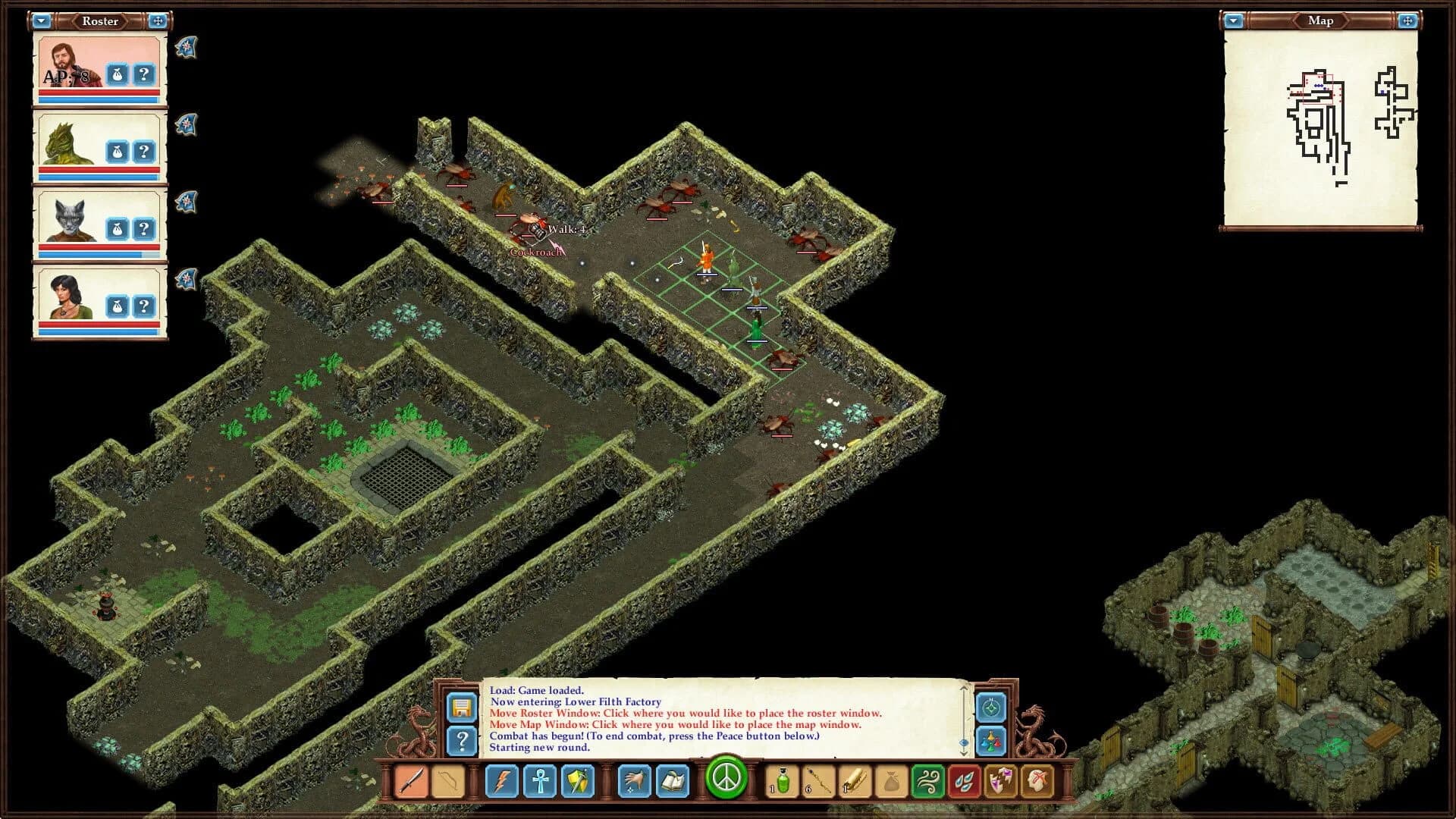Image resolution: width=1456 pixels, height=819 pixels.
Task: Click the move-window crosshair on the Roster
Action: pos(158,21)
